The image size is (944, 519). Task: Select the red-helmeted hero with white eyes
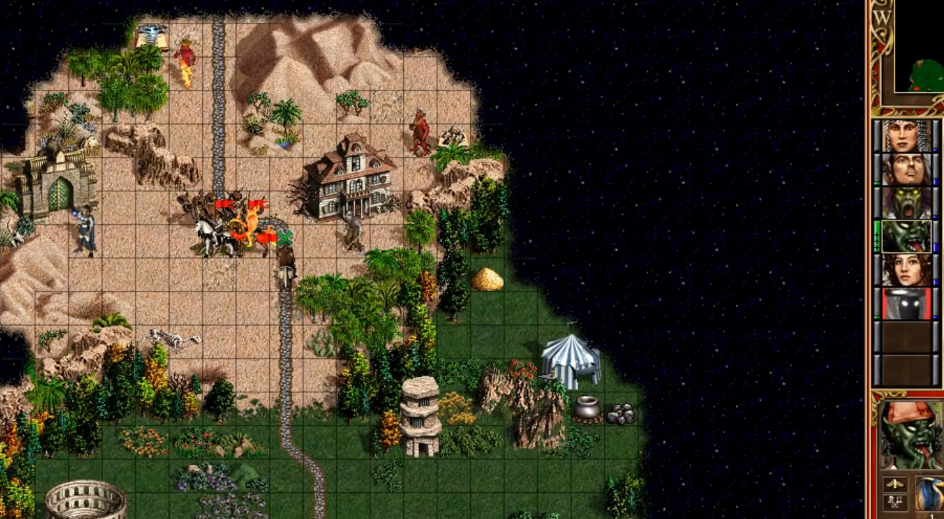click(x=907, y=304)
